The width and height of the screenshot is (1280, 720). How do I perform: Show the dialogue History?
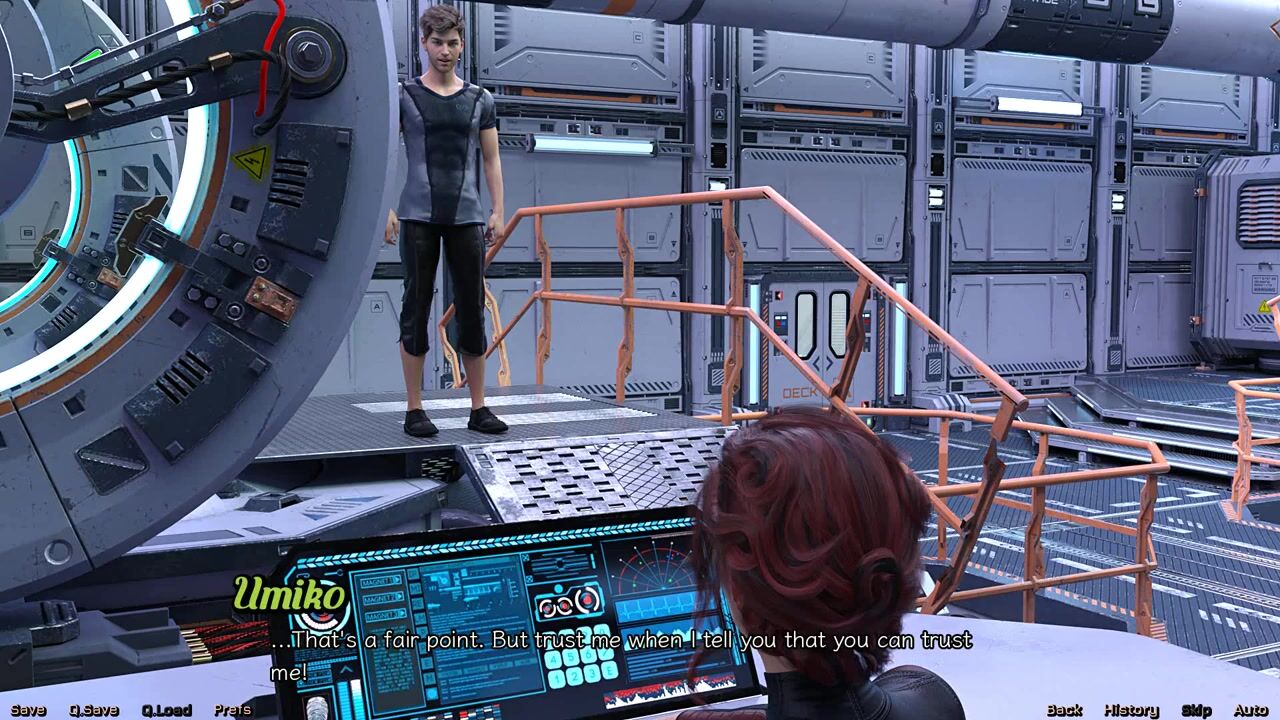tap(1131, 710)
